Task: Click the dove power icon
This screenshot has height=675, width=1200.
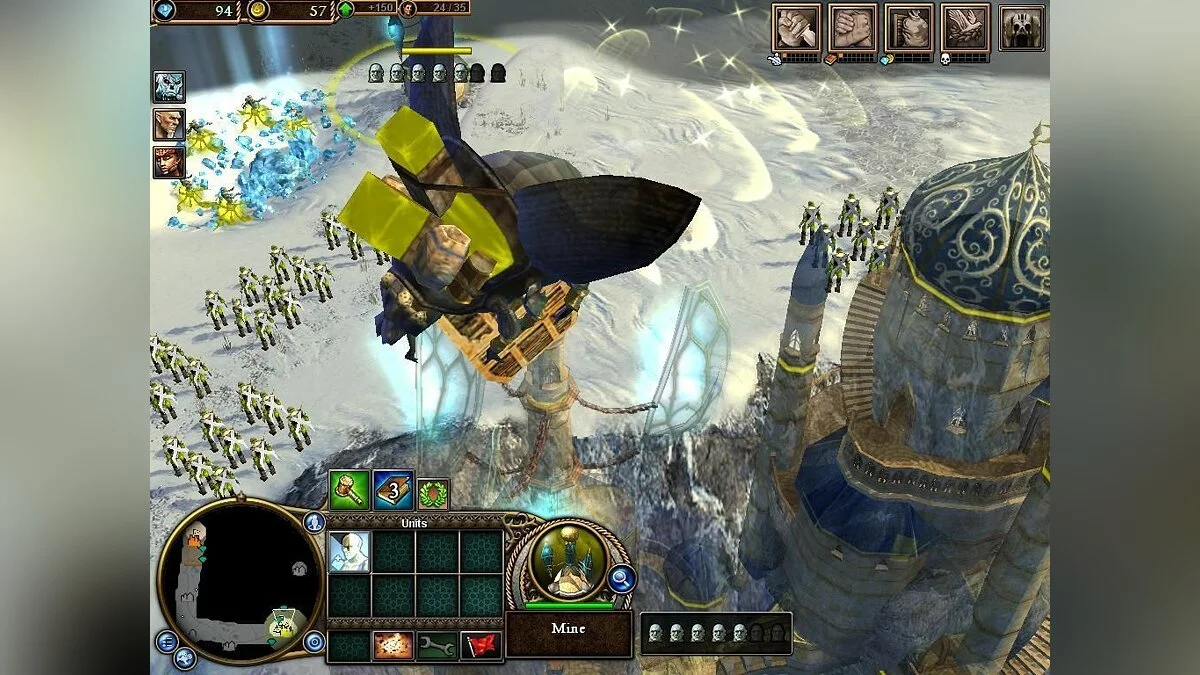Action: (x=965, y=27)
